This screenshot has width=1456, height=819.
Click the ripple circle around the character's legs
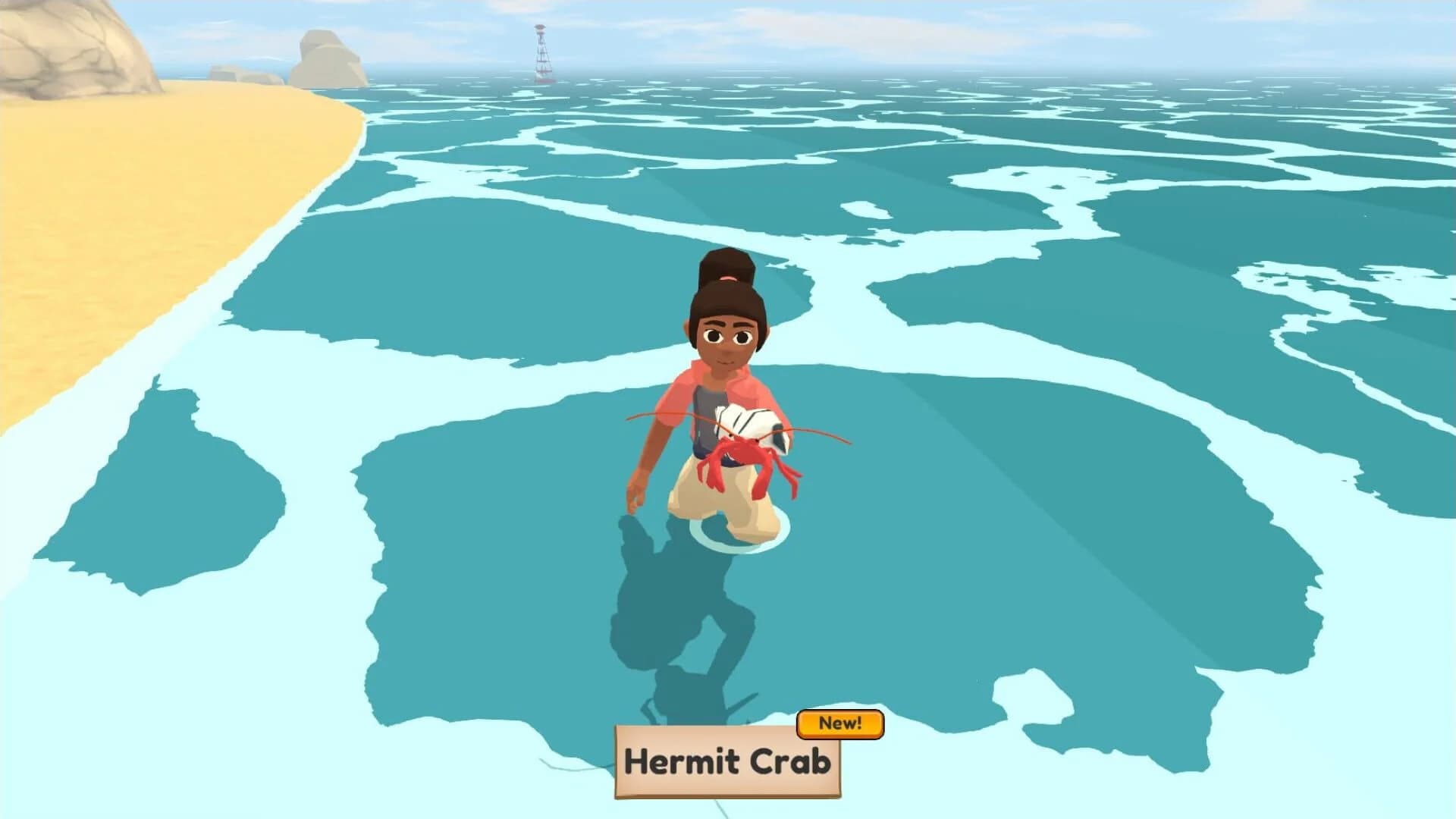(x=732, y=538)
